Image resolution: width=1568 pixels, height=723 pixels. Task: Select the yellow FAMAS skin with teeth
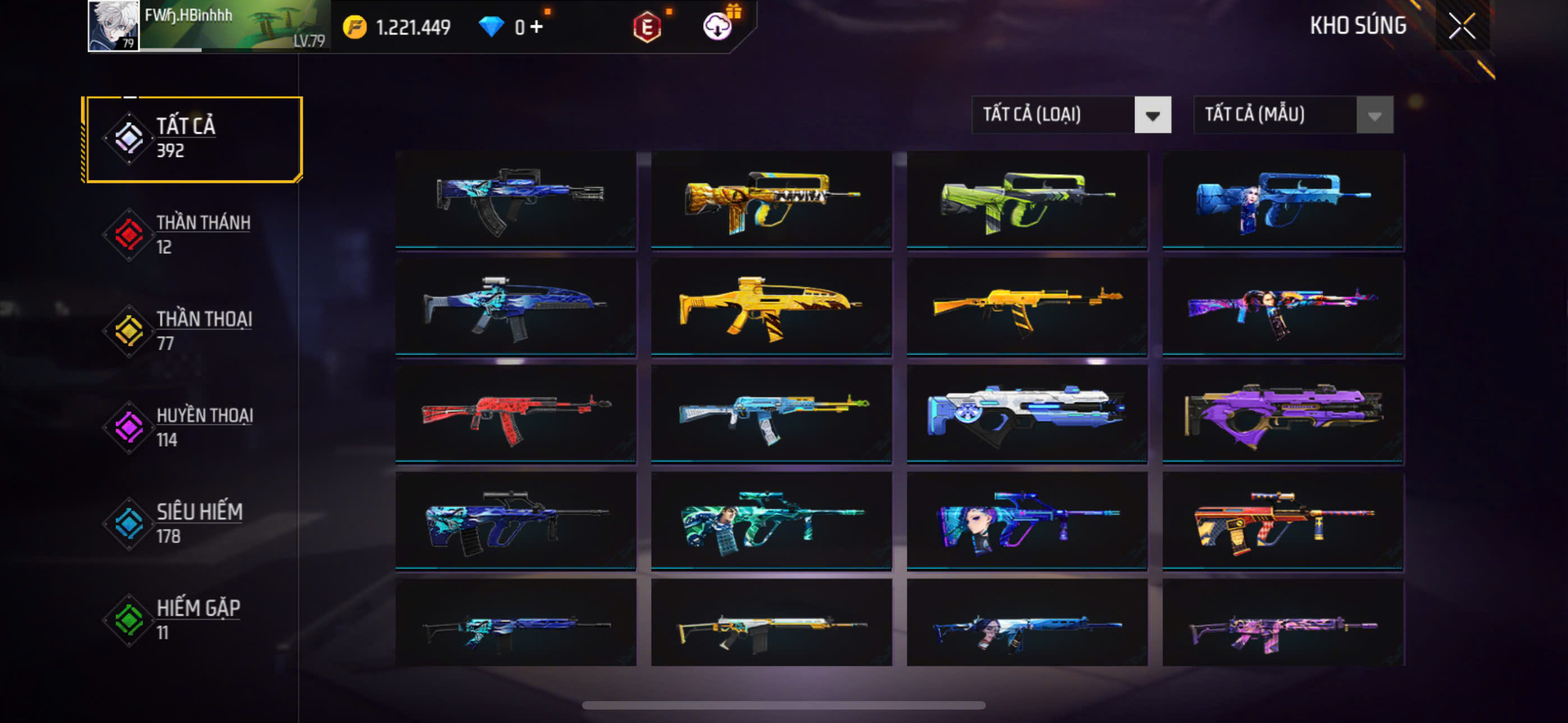coord(771,200)
